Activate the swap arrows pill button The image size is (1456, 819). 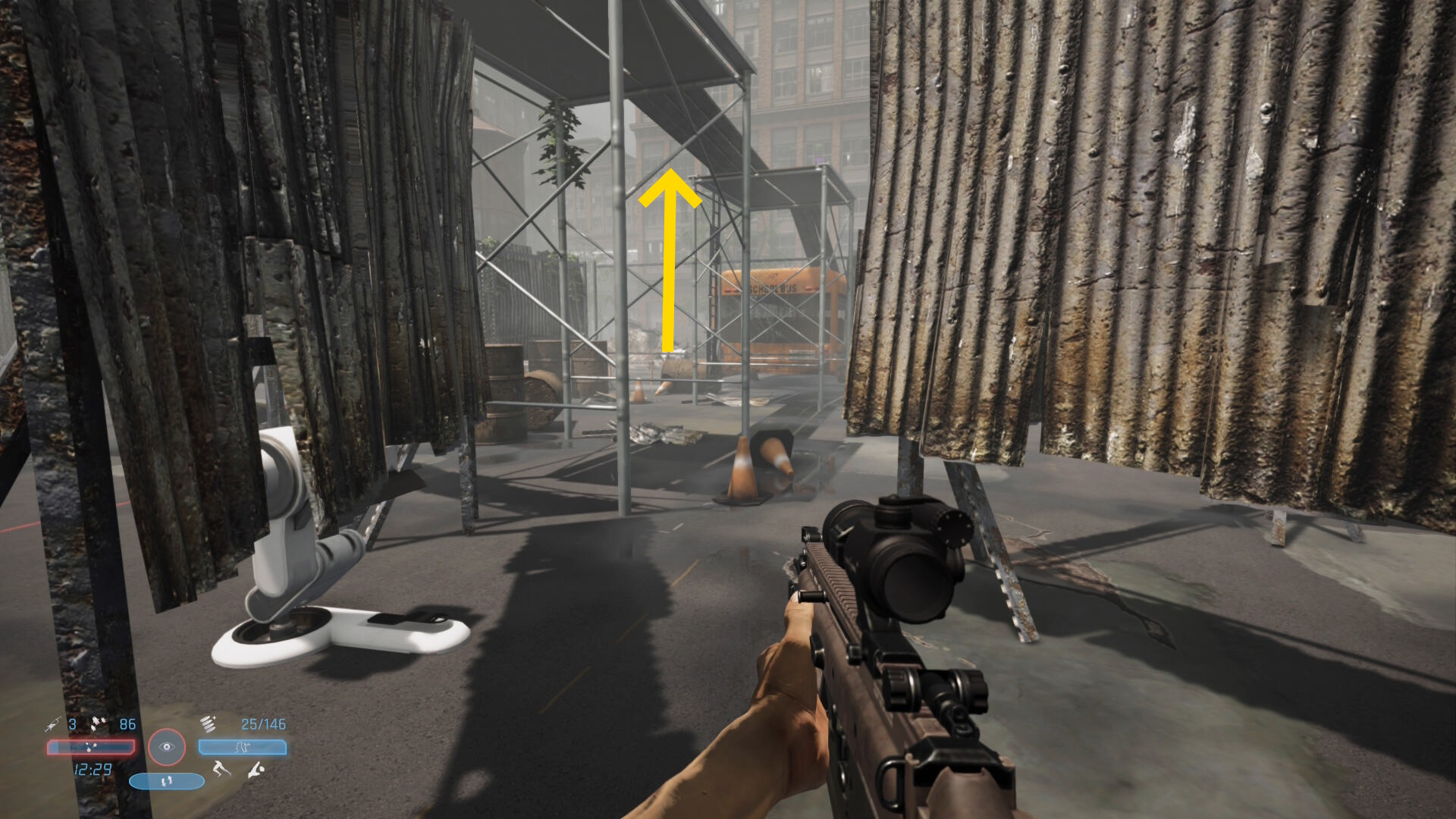click(167, 780)
